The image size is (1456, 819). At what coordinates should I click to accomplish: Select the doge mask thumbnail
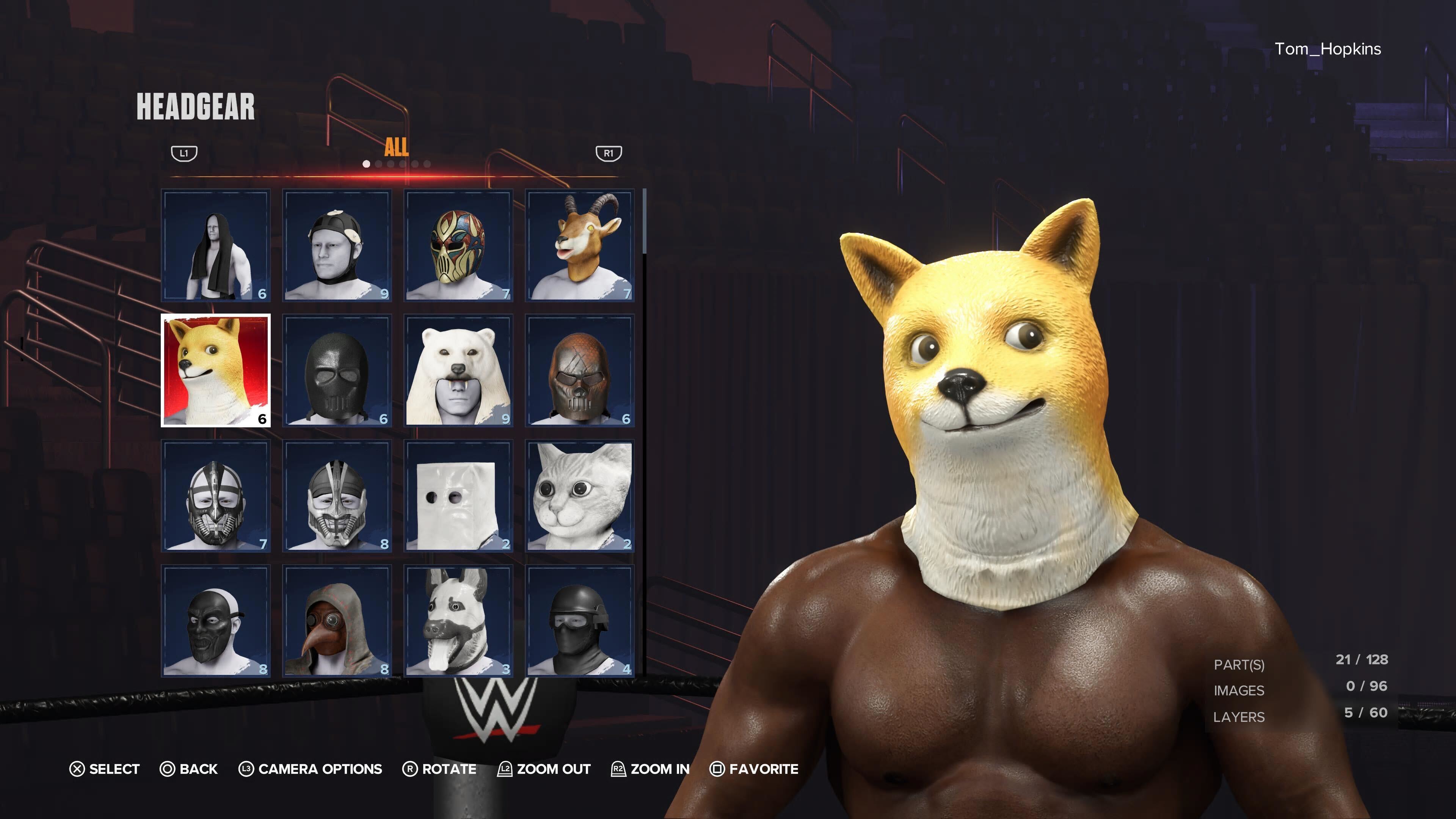(x=215, y=370)
